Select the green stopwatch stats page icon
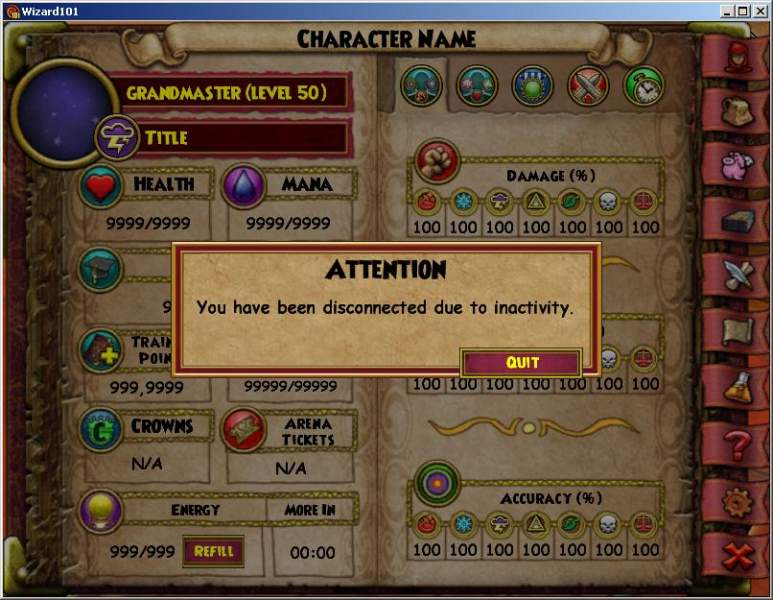The width and height of the screenshot is (773, 600). tap(644, 86)
